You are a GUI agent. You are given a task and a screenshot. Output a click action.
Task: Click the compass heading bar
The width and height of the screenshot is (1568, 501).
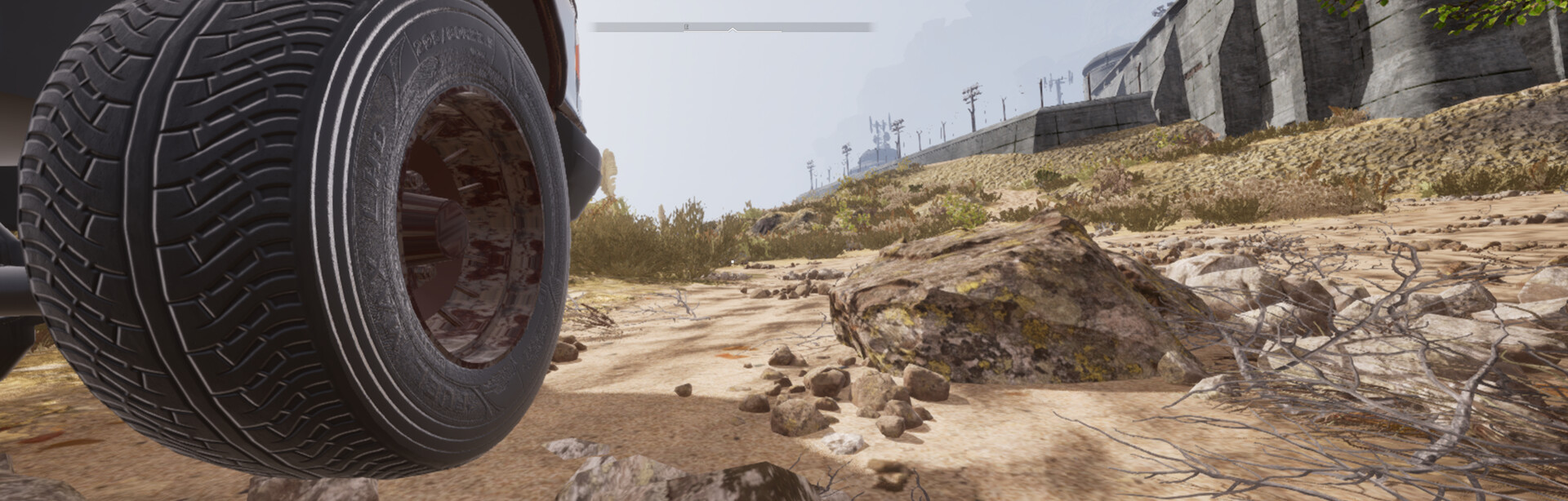pos(732,27)
